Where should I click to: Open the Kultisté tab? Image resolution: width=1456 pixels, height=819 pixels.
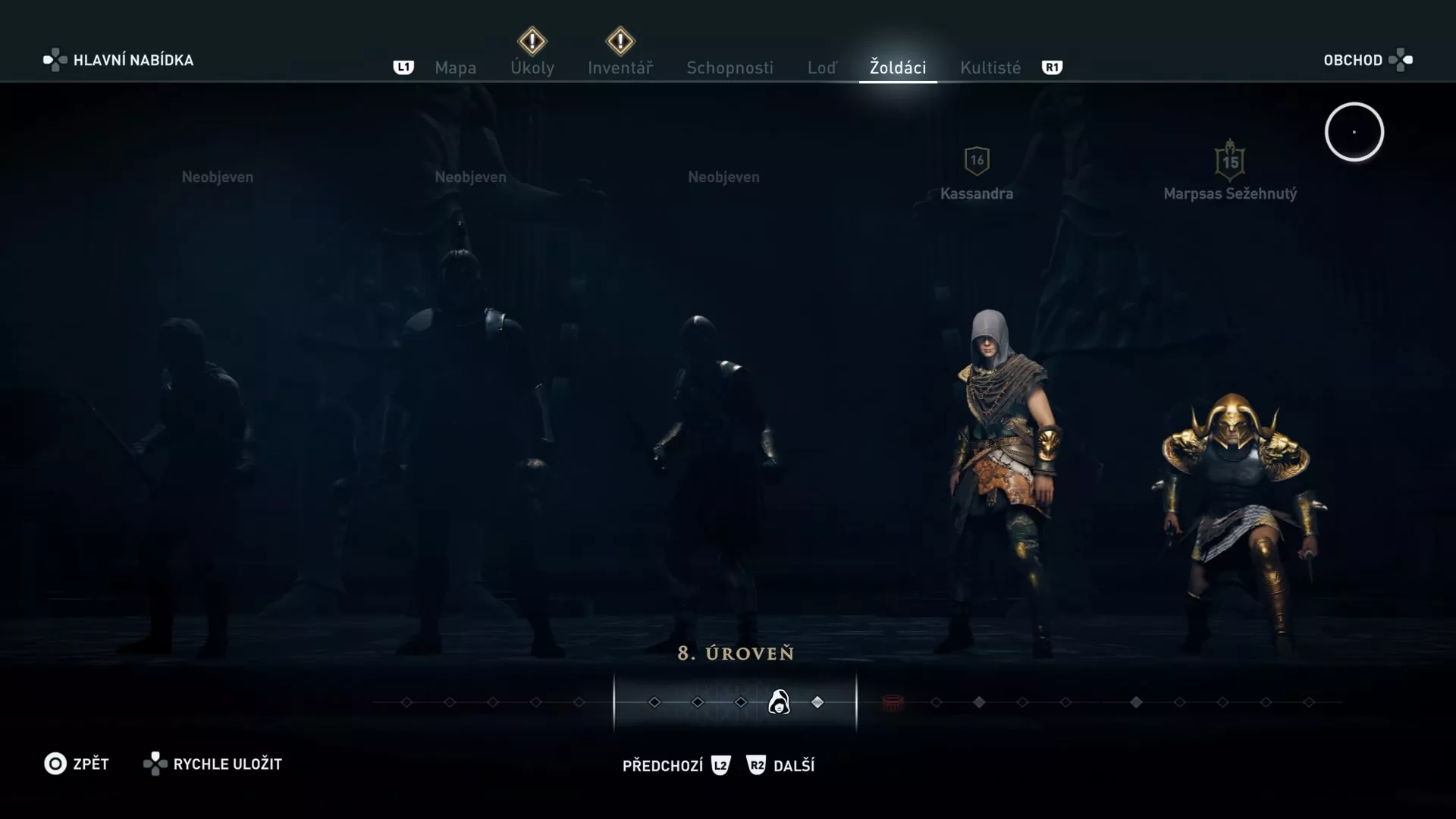click(x=990, y=67)
